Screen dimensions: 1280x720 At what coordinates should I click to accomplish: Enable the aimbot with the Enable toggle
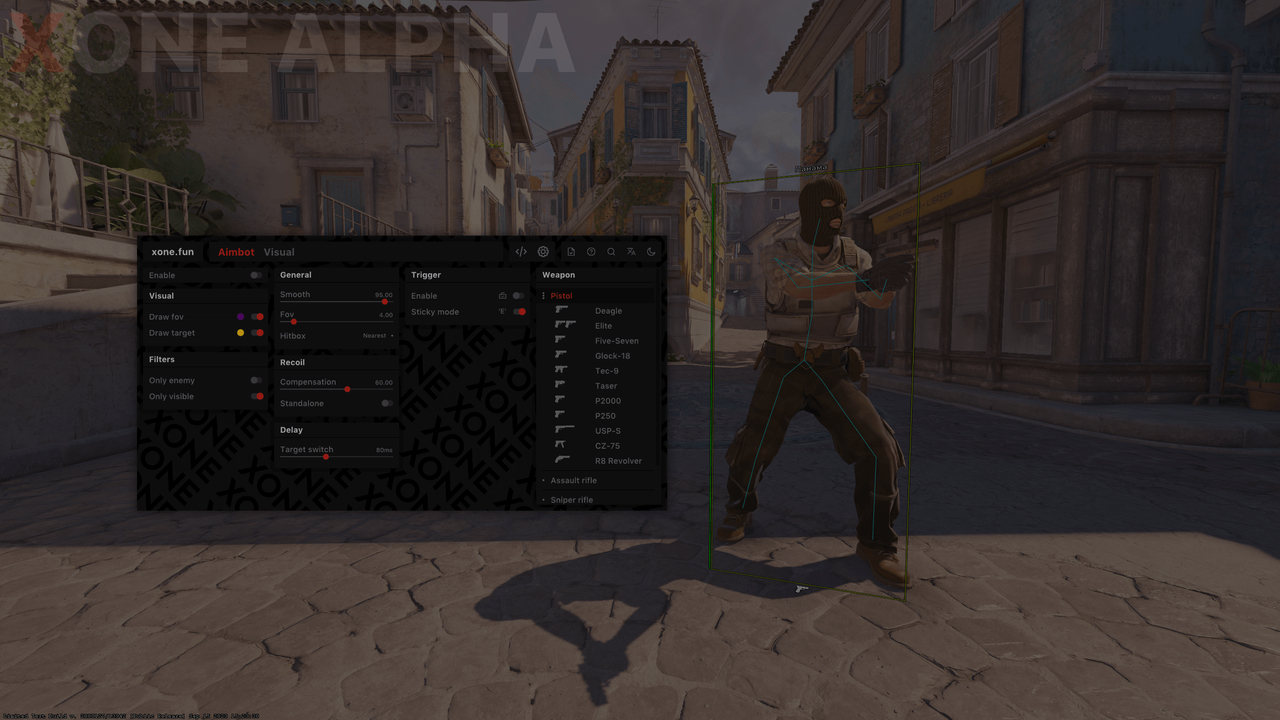click(x=256, y=276)
